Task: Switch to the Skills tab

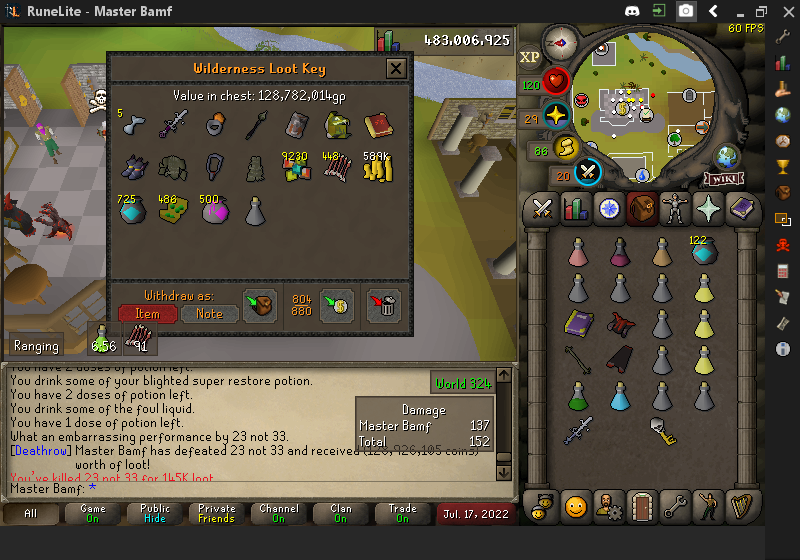Action: point(575,209)
